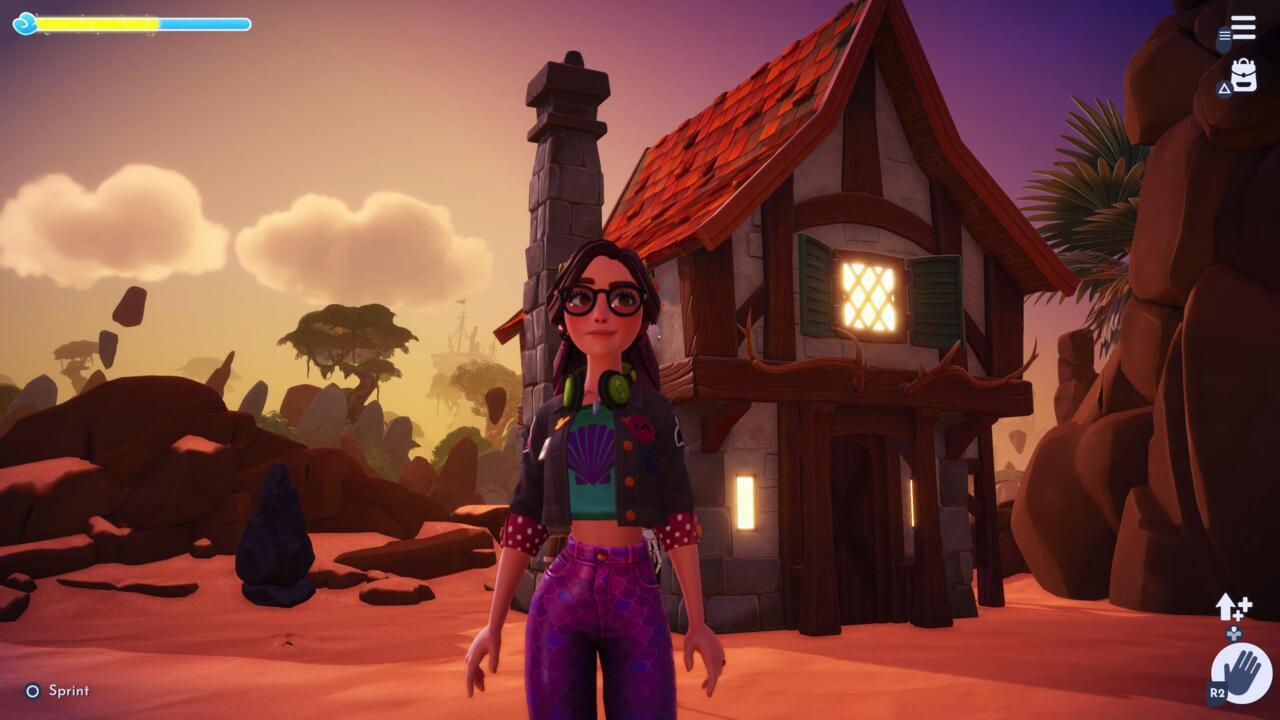The width and height of the screenshot is (1280, 720).
Task: Open the game menu via hamburger icon
Action: point(1243,26)
